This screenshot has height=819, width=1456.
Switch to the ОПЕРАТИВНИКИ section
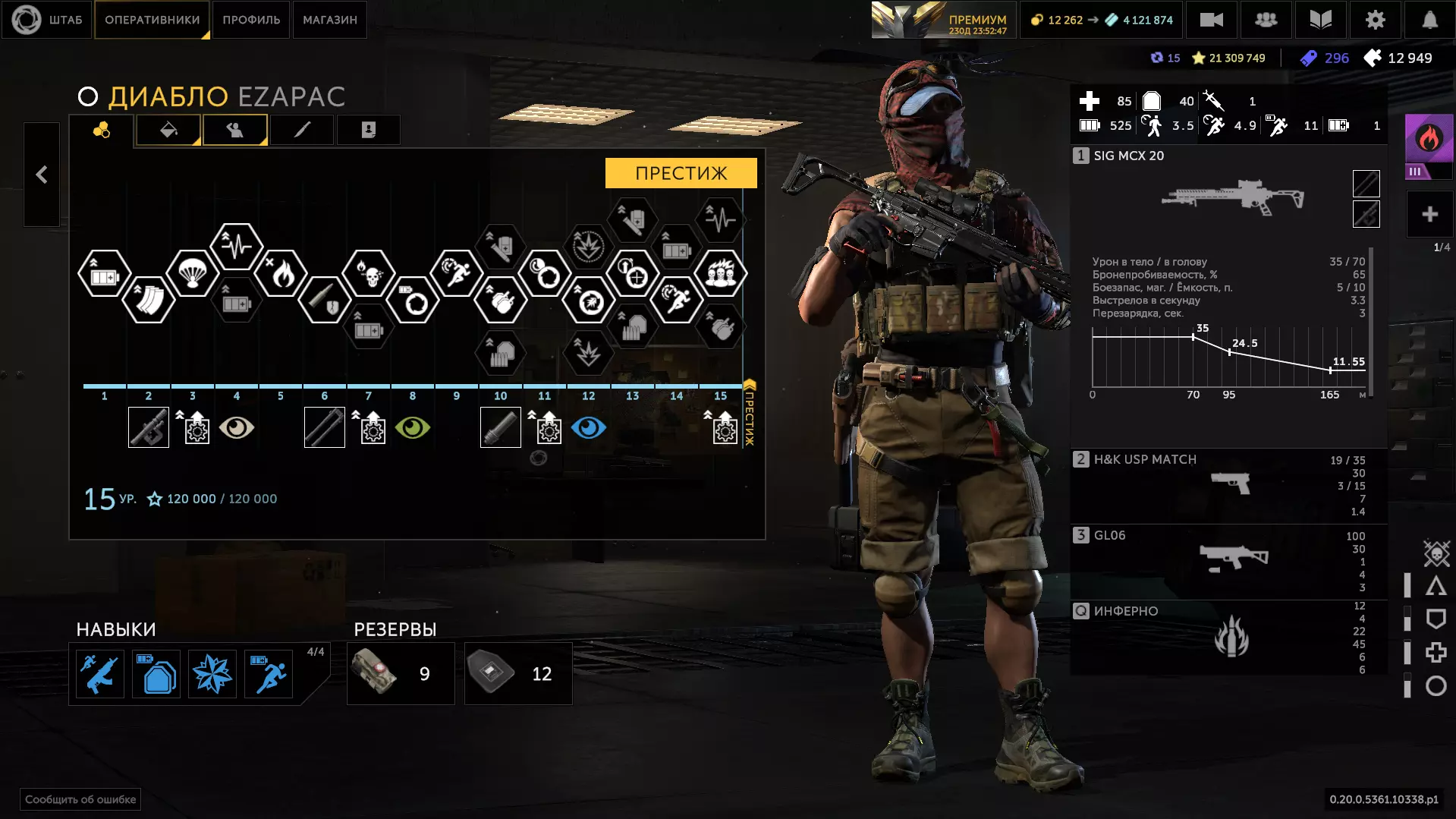152,20
